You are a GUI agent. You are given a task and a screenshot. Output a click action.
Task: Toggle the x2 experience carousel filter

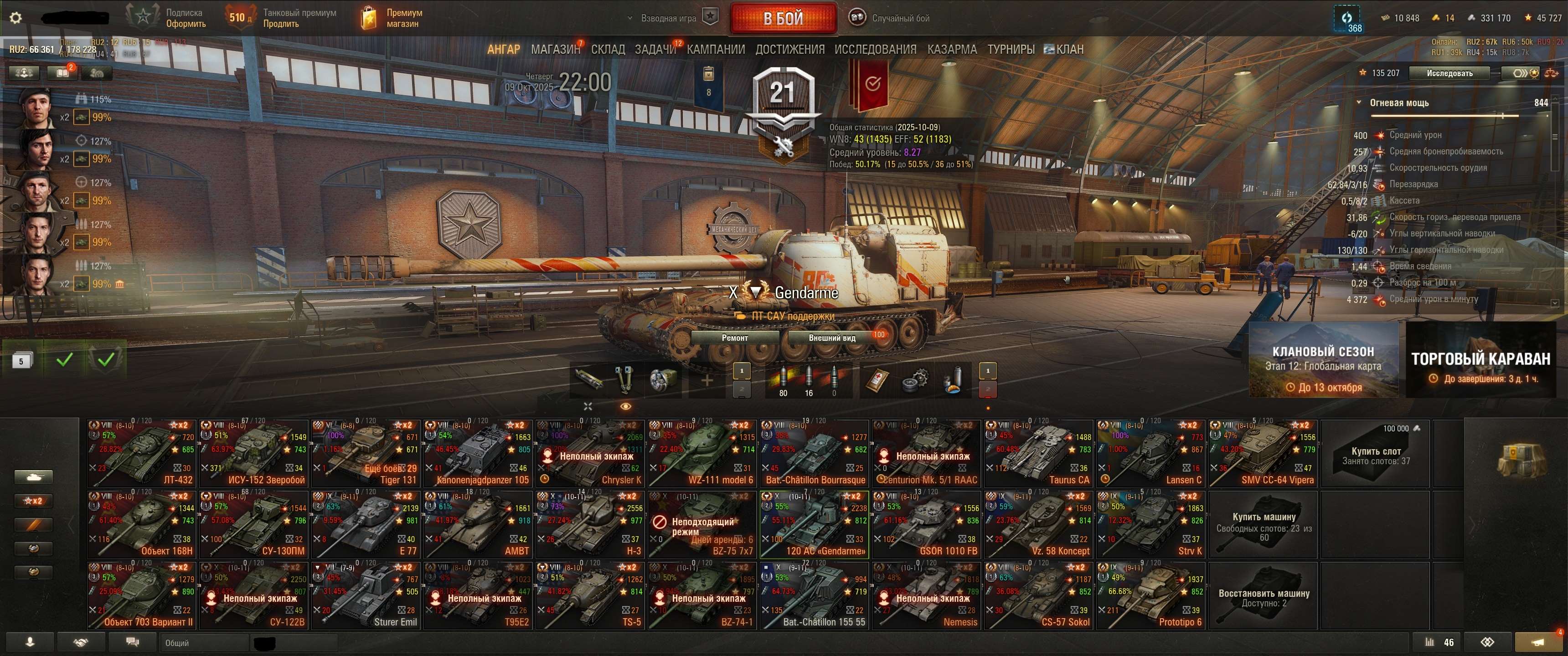point(34,502)
